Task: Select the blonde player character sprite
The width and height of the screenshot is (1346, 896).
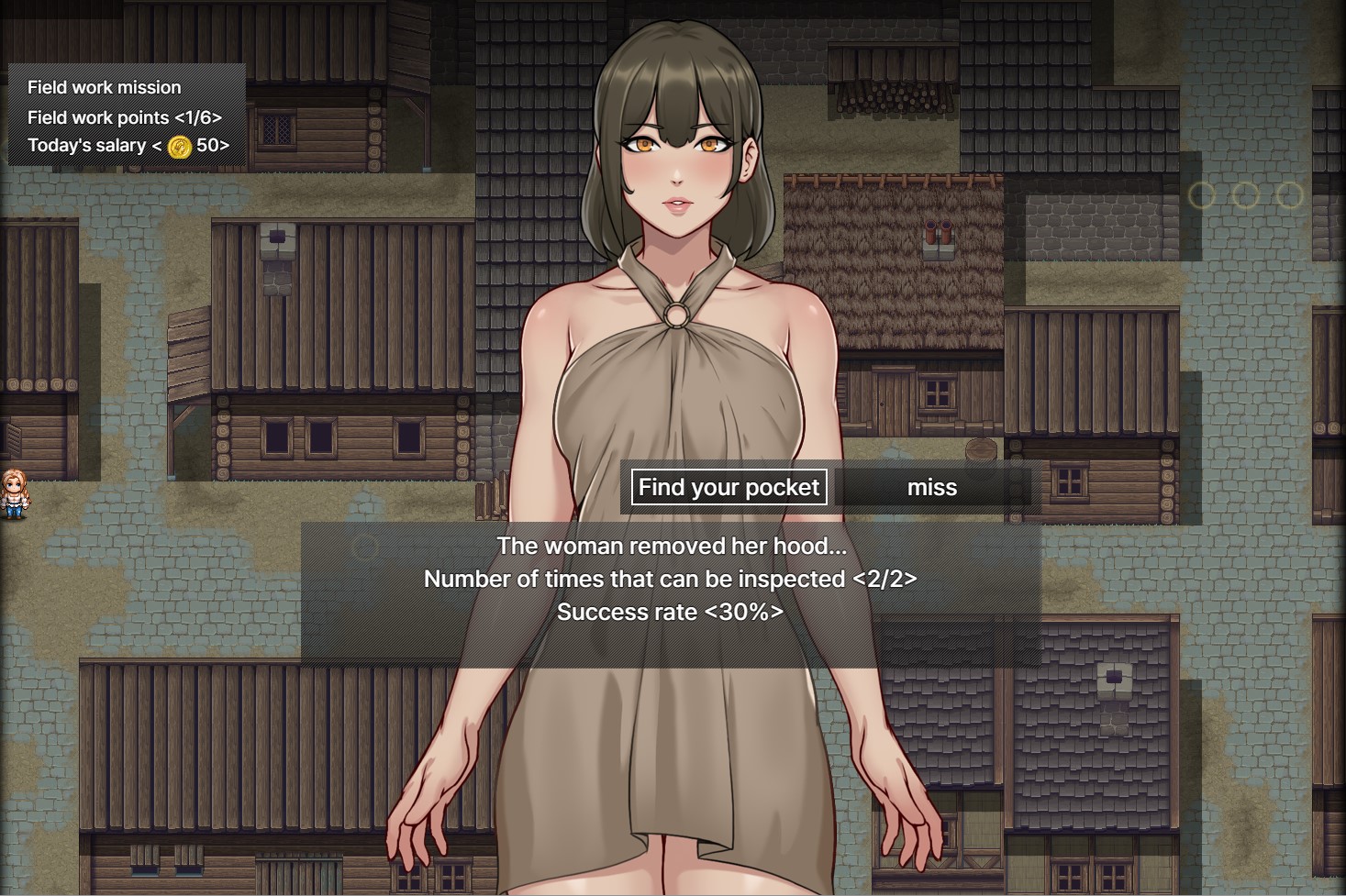Action: pos(15,492)
